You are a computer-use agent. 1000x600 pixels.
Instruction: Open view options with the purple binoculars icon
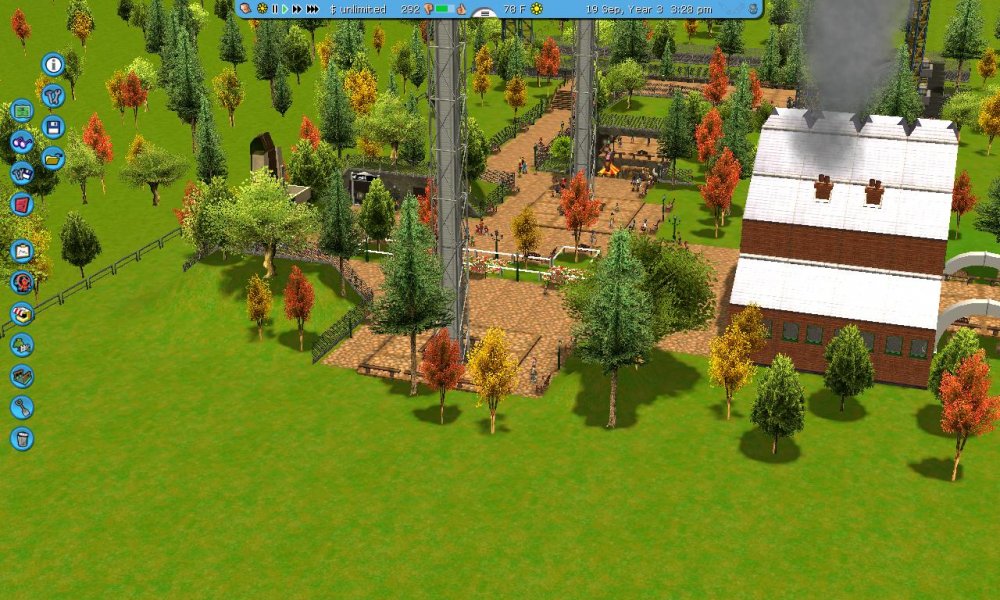click(x=22, y=142)
